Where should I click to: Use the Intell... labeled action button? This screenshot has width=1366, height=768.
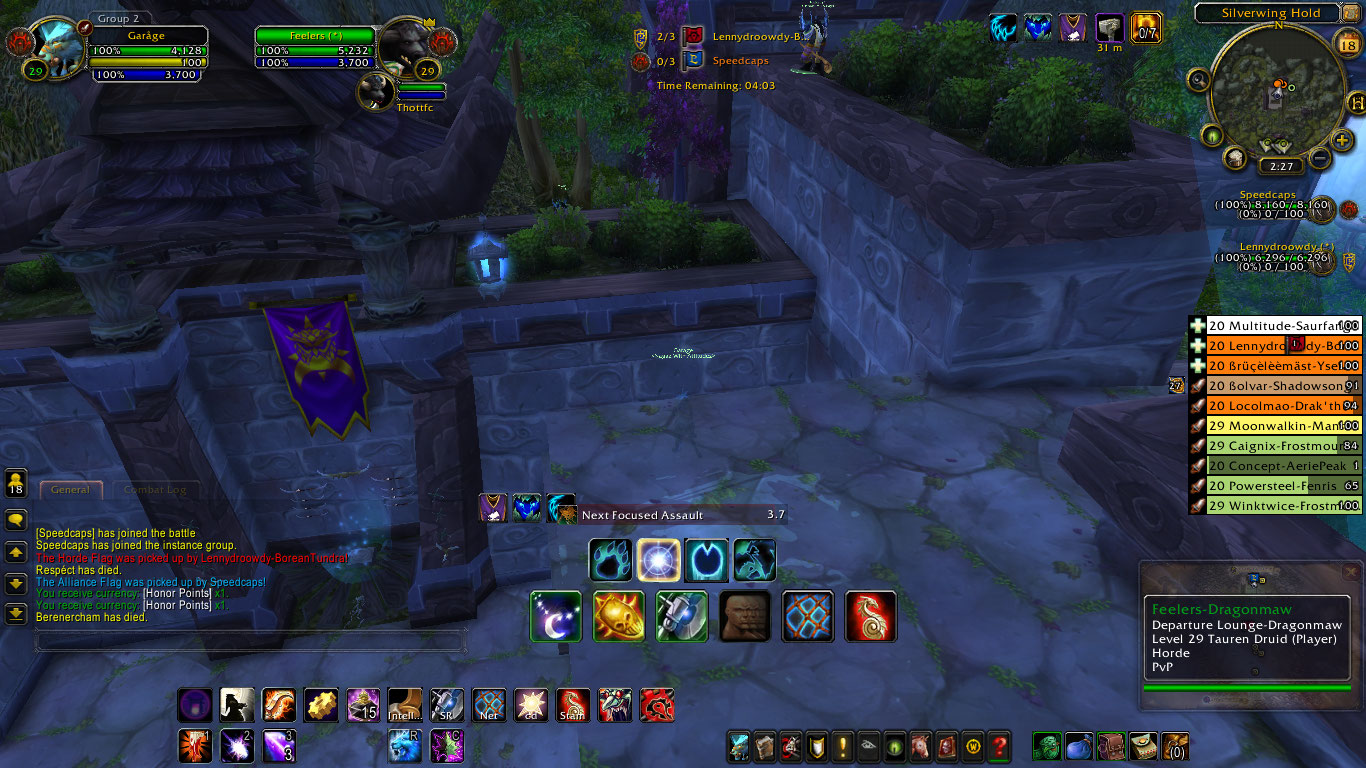point(404,705)
